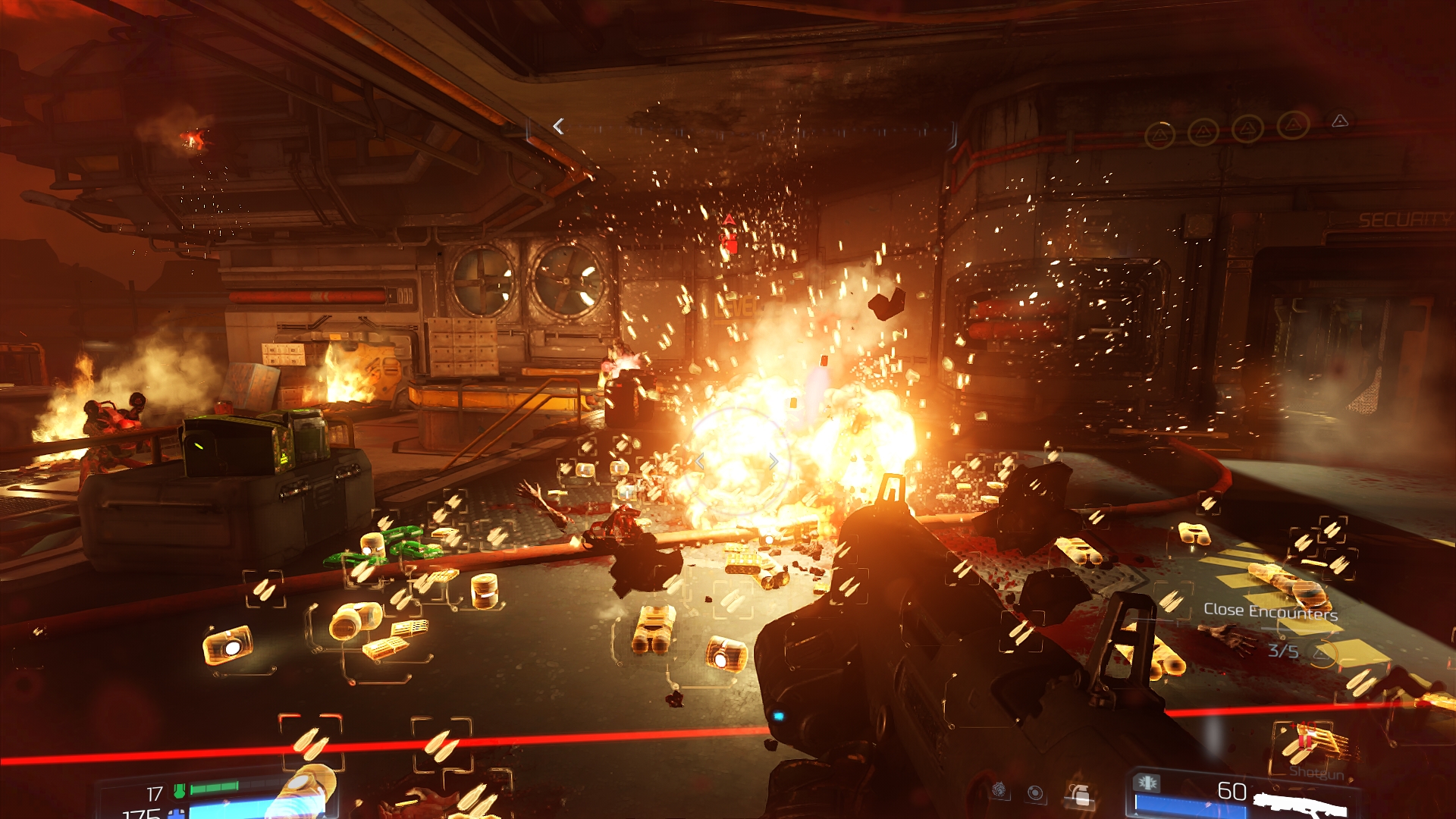The height and width of the screenshot is (819, 1456).
Task: Select the spiky siphon grenade equipment icon
Action: click(x=999, y=791)
